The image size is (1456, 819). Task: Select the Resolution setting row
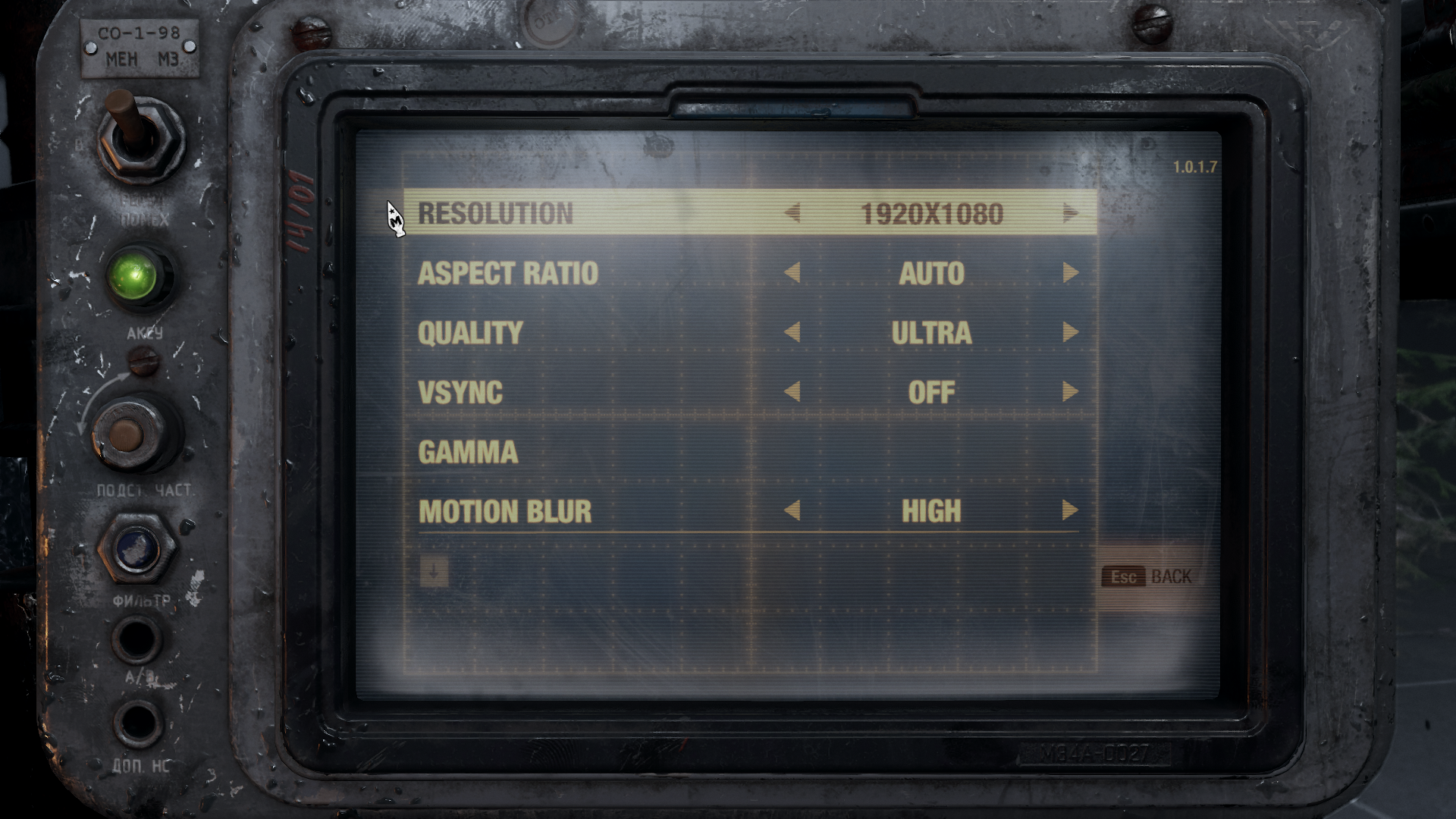coord(495,214)
